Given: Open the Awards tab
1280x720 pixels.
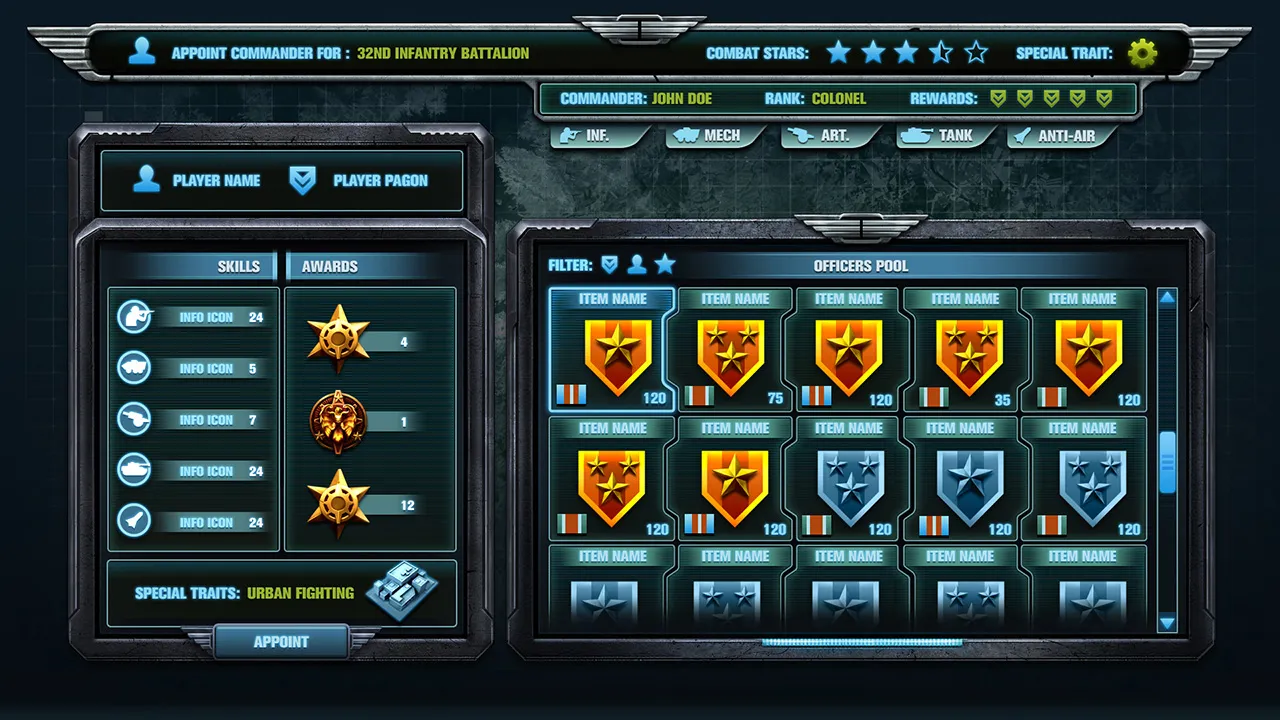Looking at the screenshot, I should tap(330, 266).
